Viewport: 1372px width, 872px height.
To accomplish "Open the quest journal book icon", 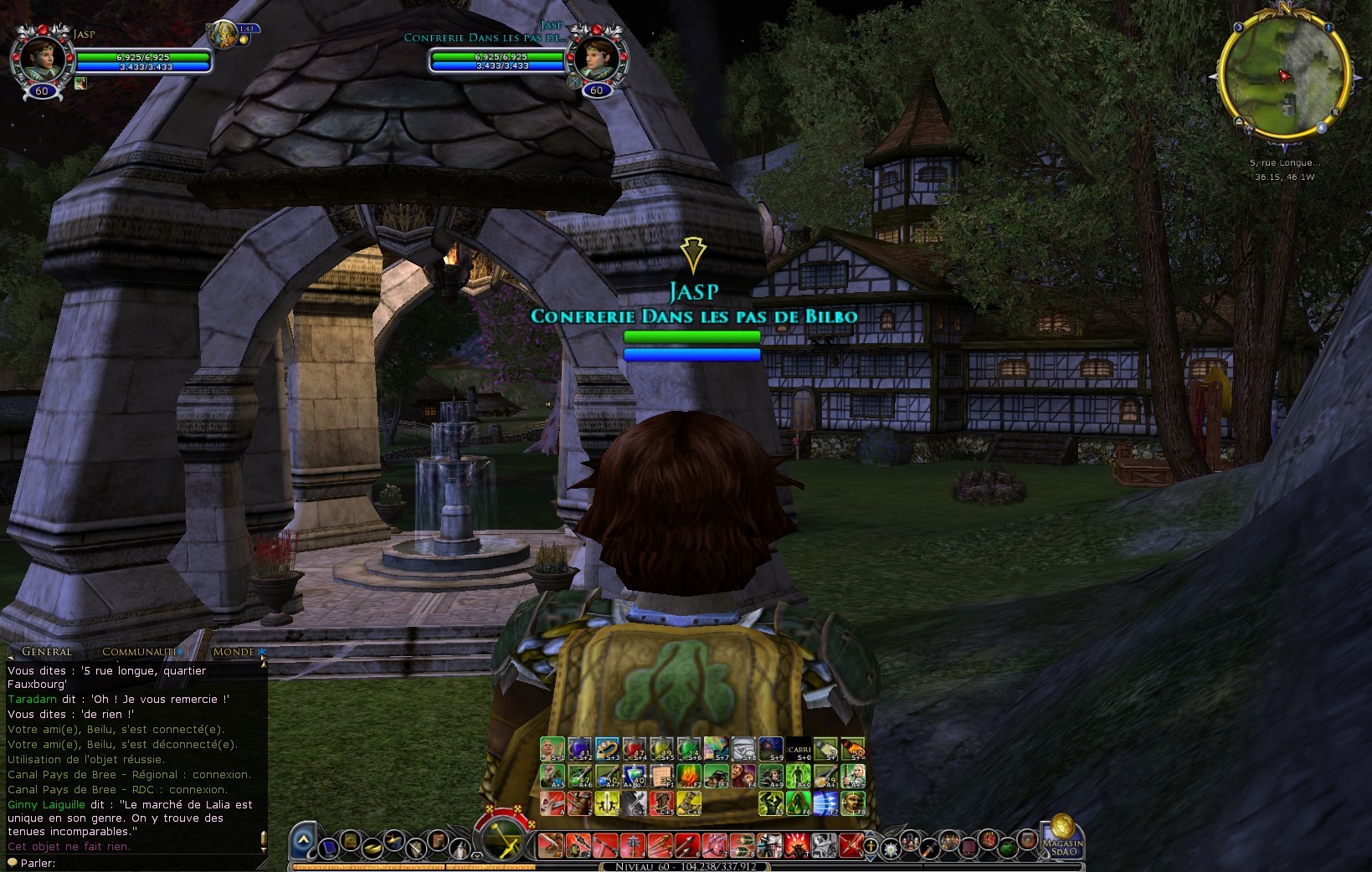I will coord(437,839).
